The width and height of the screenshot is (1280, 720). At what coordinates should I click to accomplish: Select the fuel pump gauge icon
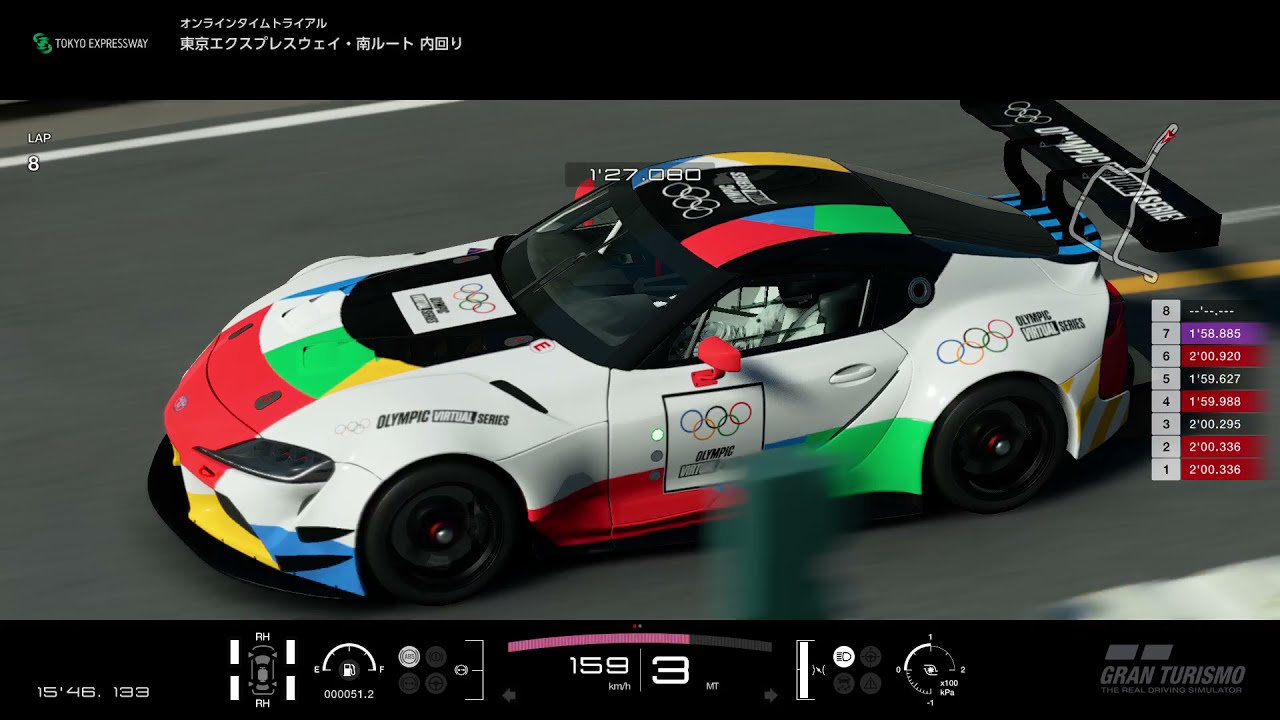coord(349,669)
